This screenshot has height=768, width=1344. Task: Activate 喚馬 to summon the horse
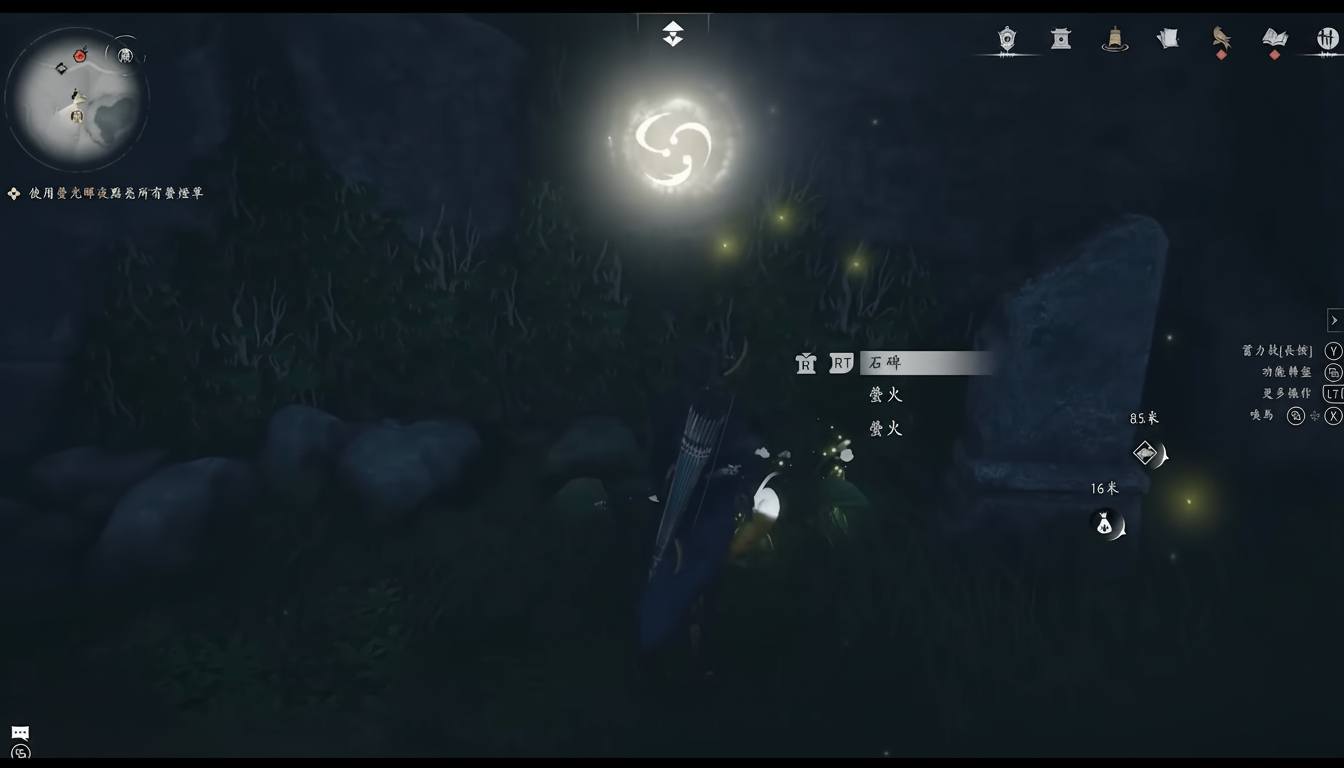[x=1259, y=414]
